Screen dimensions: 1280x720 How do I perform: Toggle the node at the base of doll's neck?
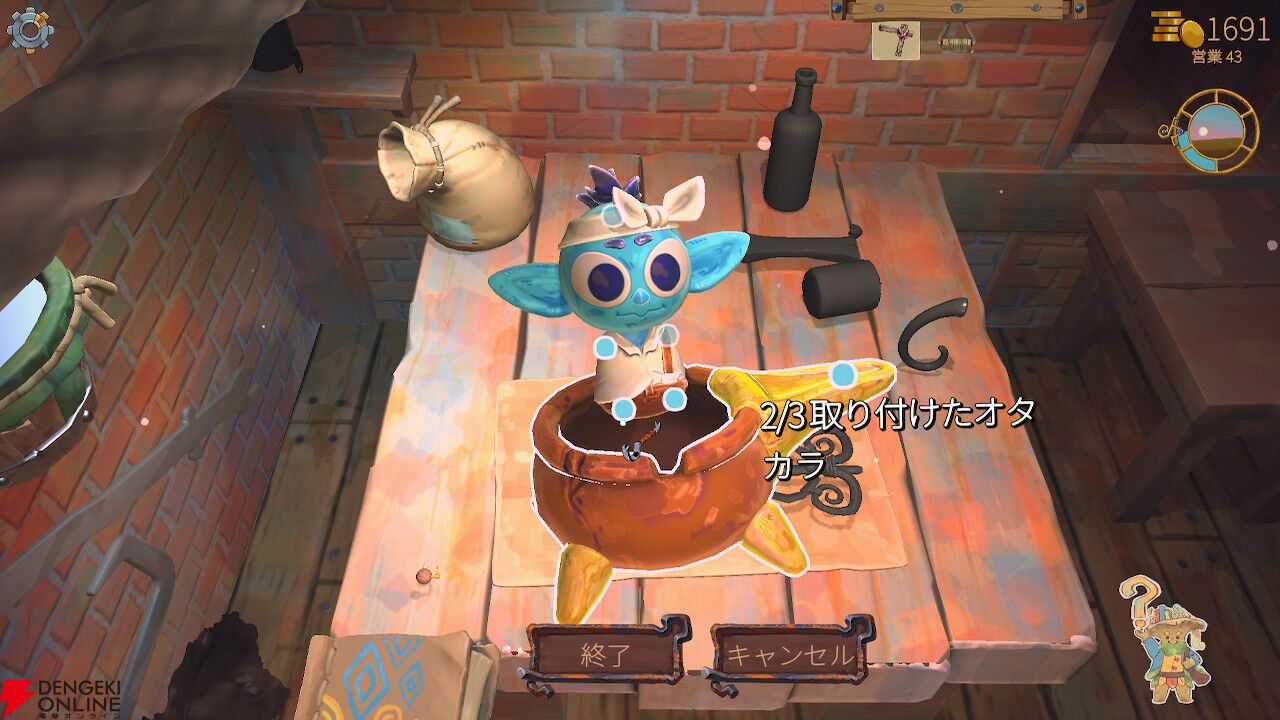pos(669,336)
